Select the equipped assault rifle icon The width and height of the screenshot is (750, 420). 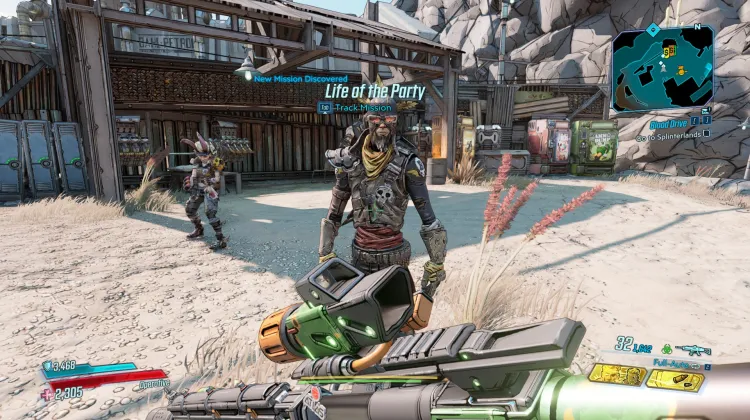(x=692, y=350)
